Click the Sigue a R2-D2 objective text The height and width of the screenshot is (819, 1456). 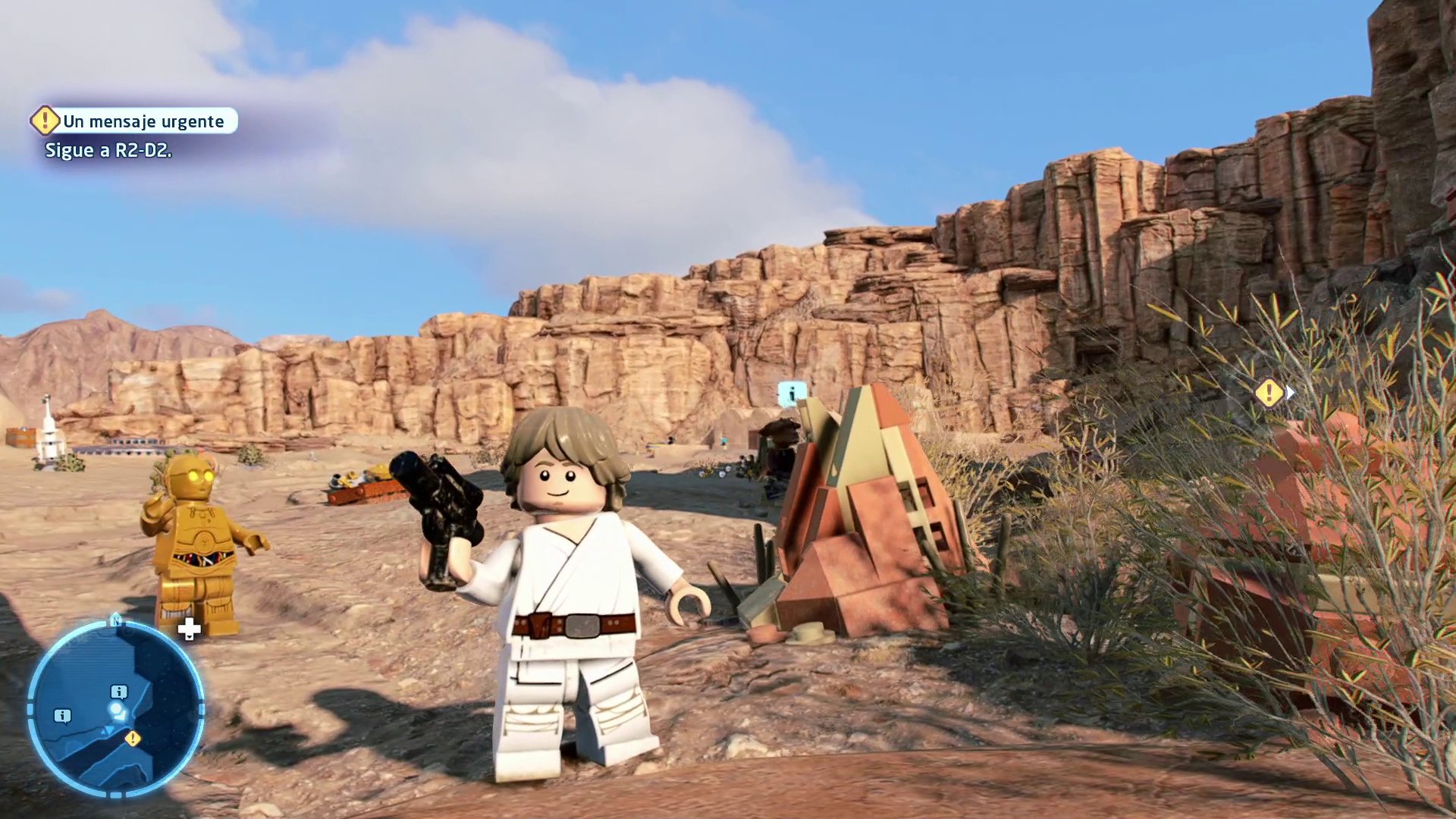tap(108, 151)
